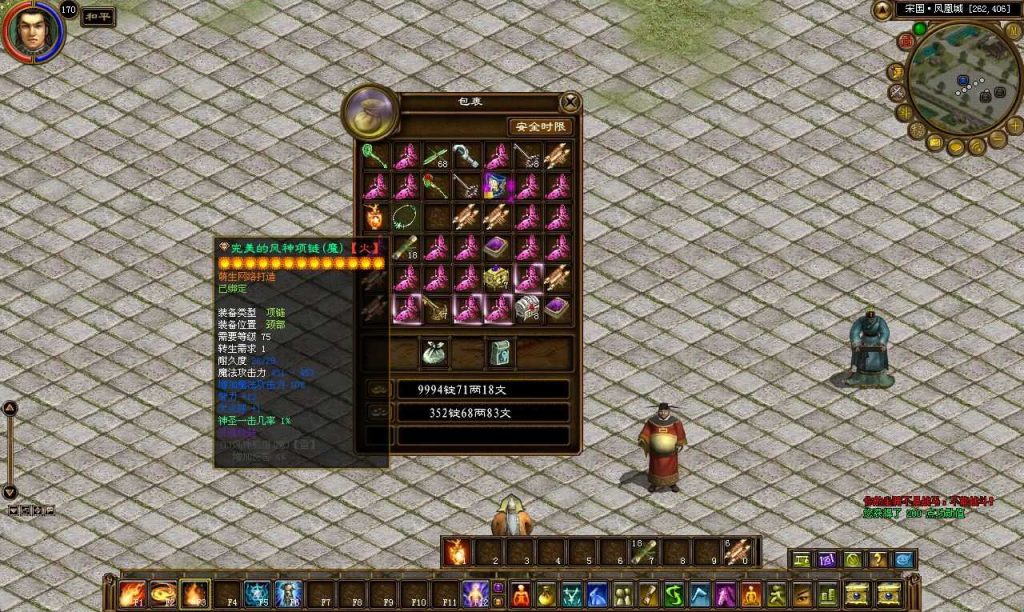This screenshot has height=612, width=1024.
Task: Select the silver treasure chest item
Action: pyautogui.click(x=527, y=308)
